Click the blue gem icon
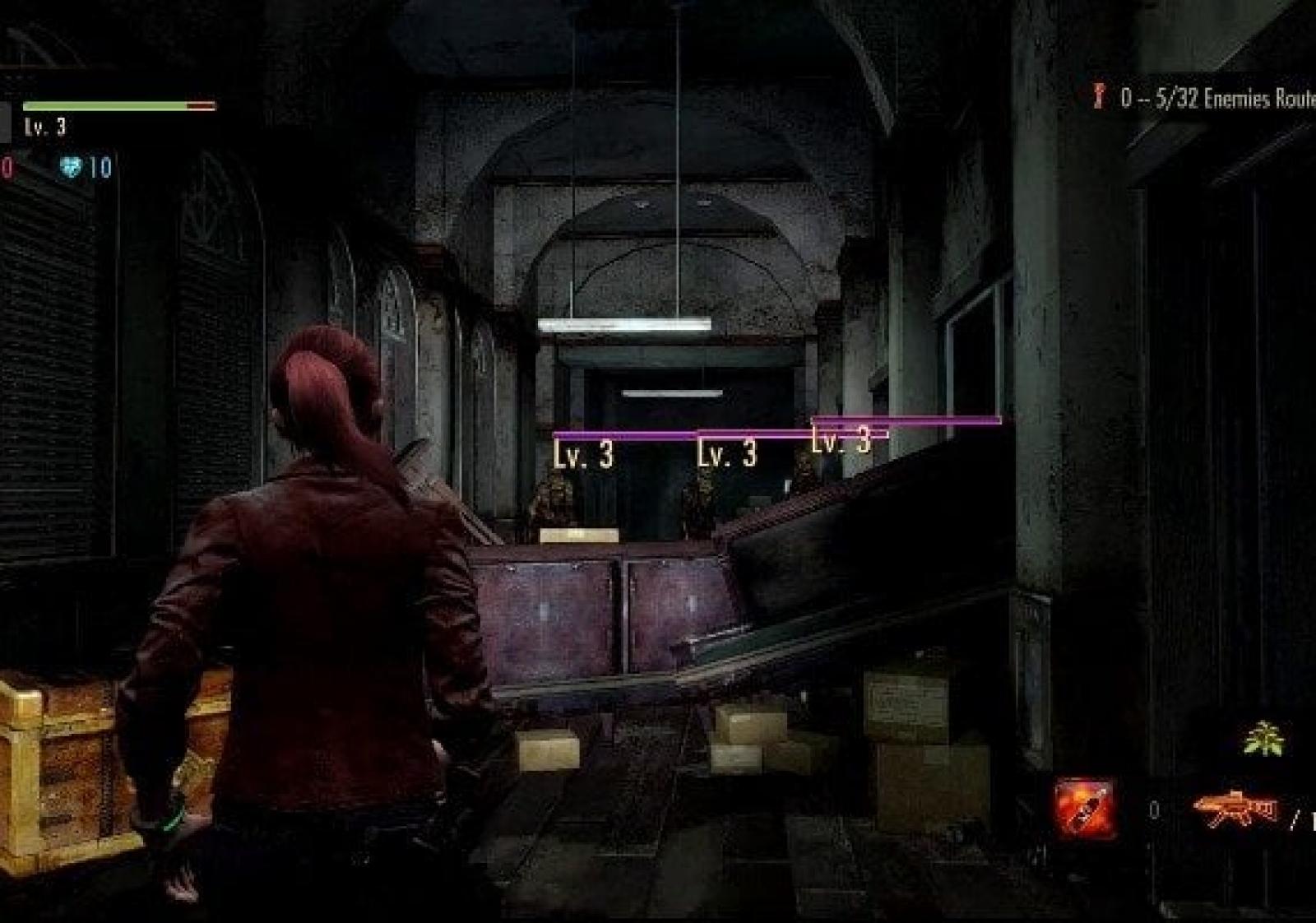1316x923 pixels. (x=72, y=167)
